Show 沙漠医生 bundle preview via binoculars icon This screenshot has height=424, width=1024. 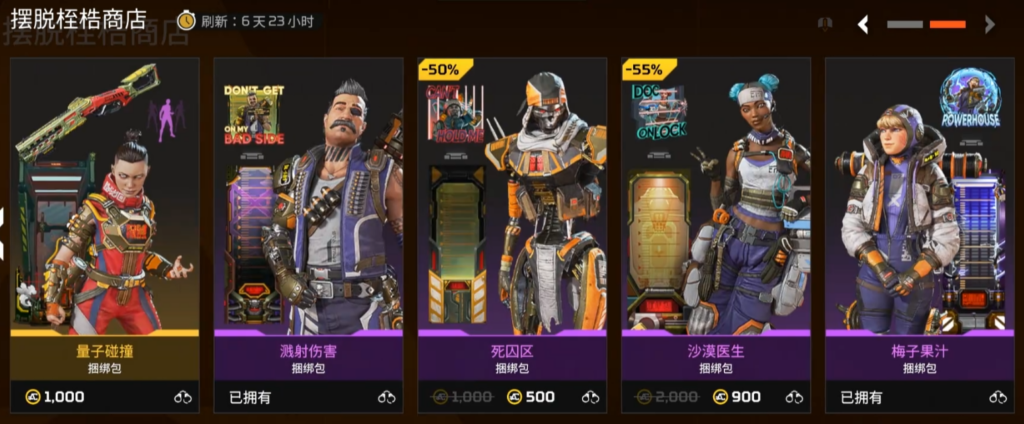coord(795,397)
